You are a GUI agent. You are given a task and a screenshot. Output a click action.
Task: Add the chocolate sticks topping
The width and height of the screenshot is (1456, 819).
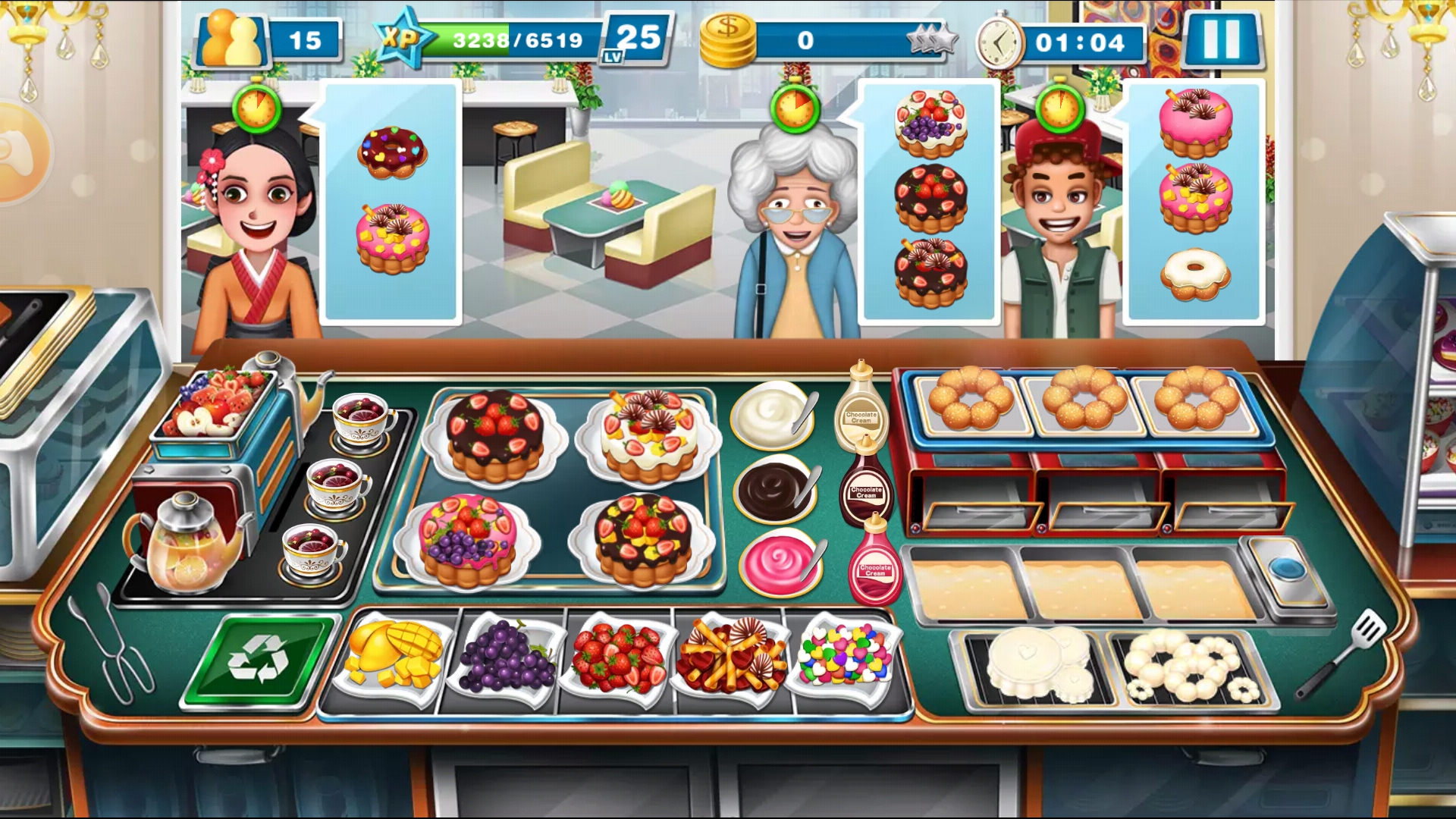(730, 654)
